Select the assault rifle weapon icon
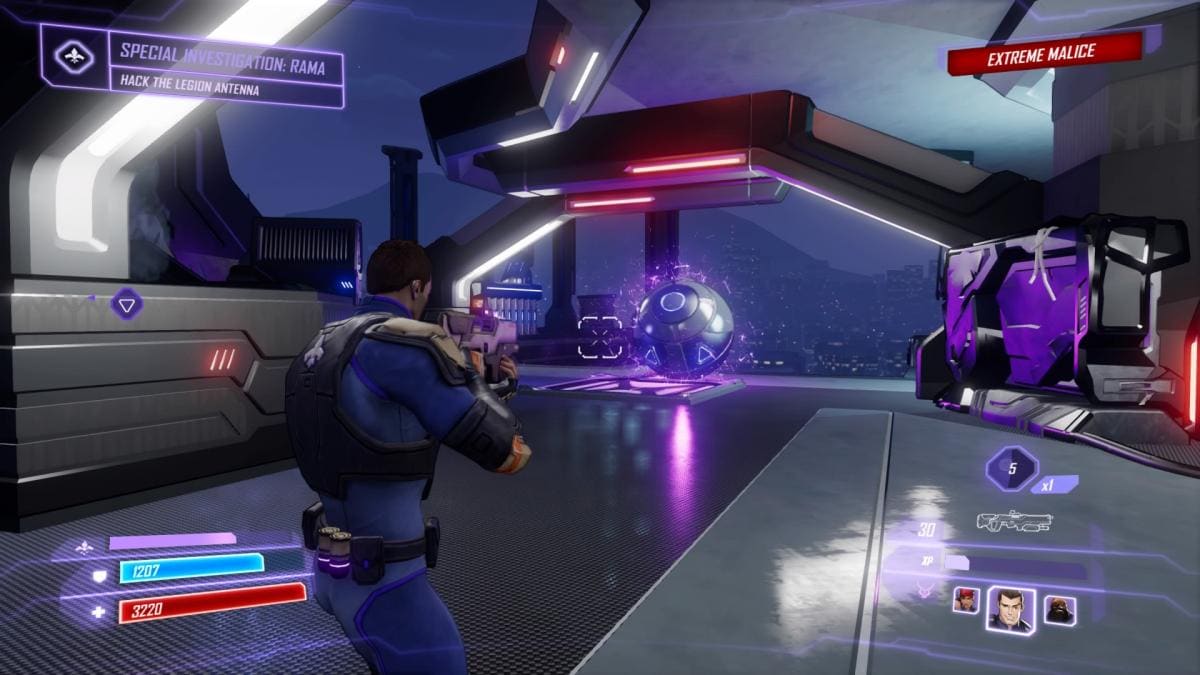The width and height of the screenshot is (1200, 675). pyautogui.click(x=1014, y=521)
